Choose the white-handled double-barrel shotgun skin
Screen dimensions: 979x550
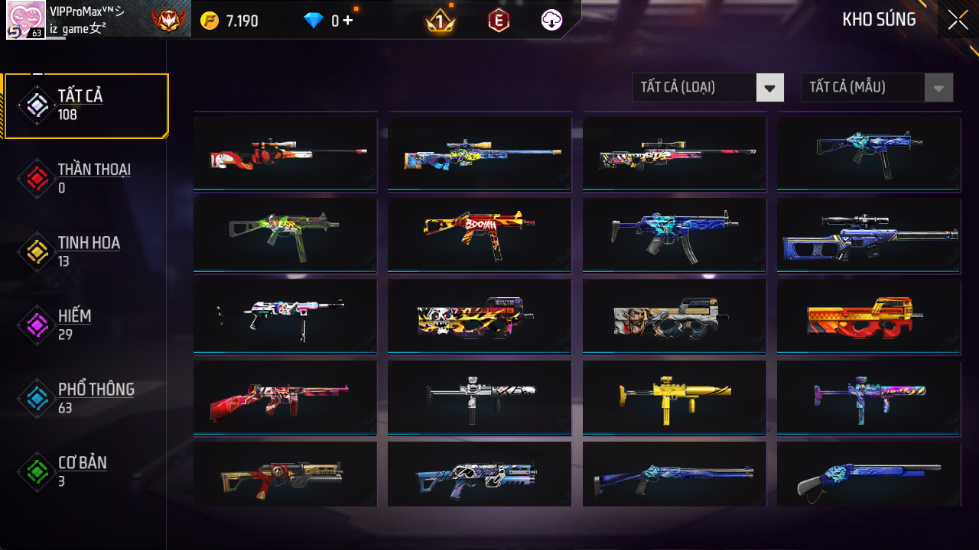click(868, 478)
